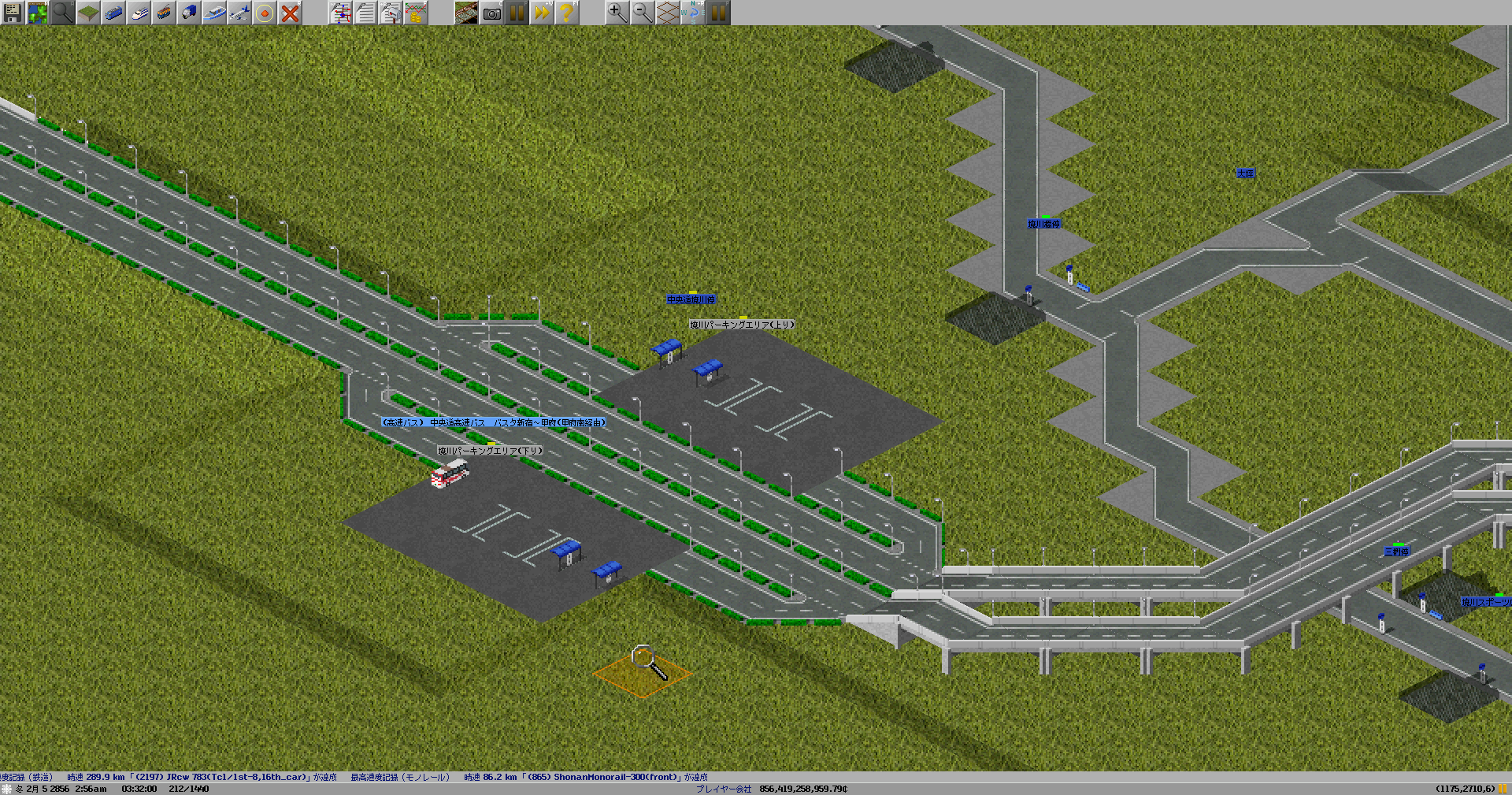This screenshot has height=795, width=1512.
Task: Open the white bullet train tools
Action: tap(138, 13)
